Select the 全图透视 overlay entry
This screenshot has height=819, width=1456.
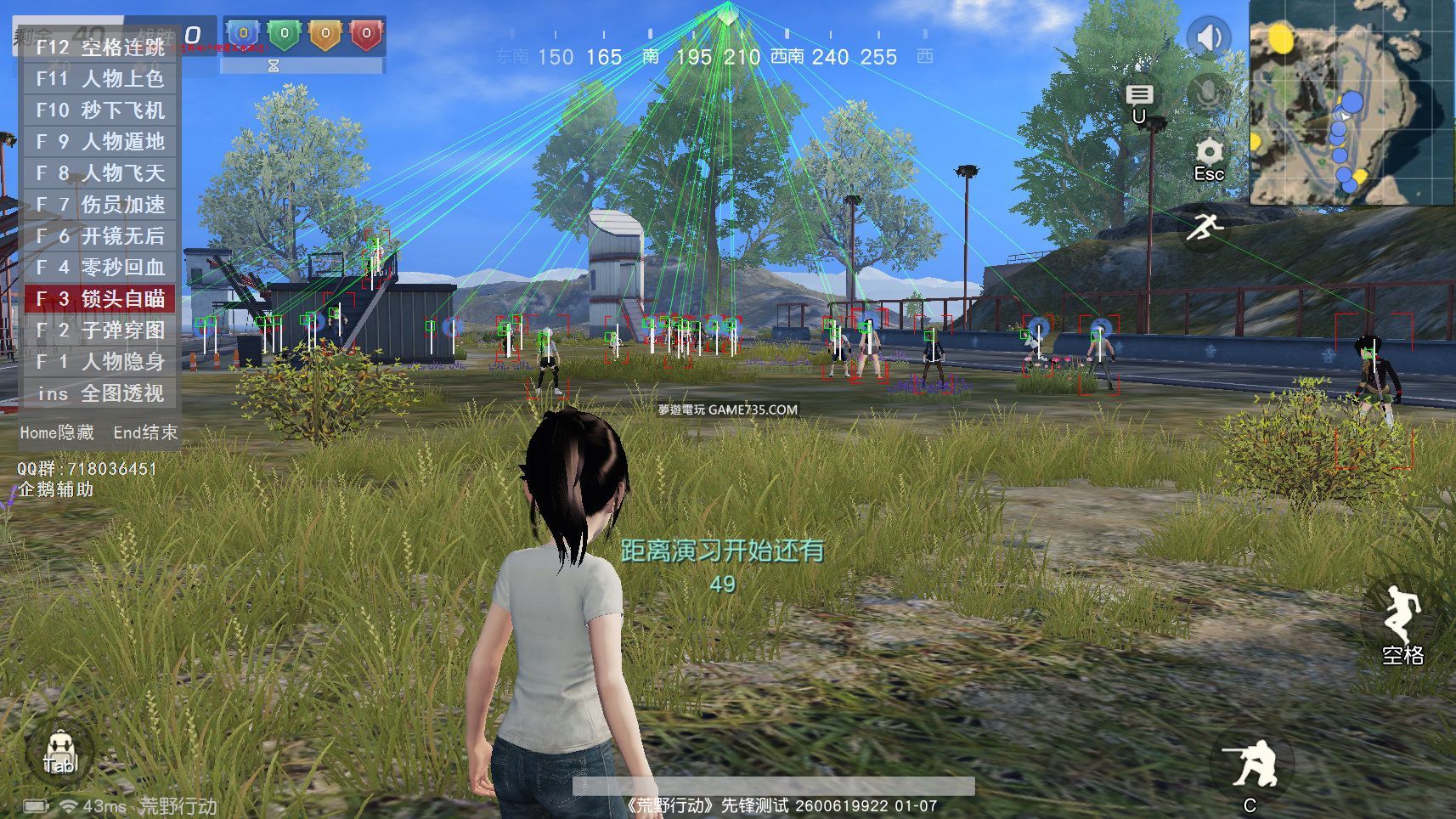pos(100,393)
